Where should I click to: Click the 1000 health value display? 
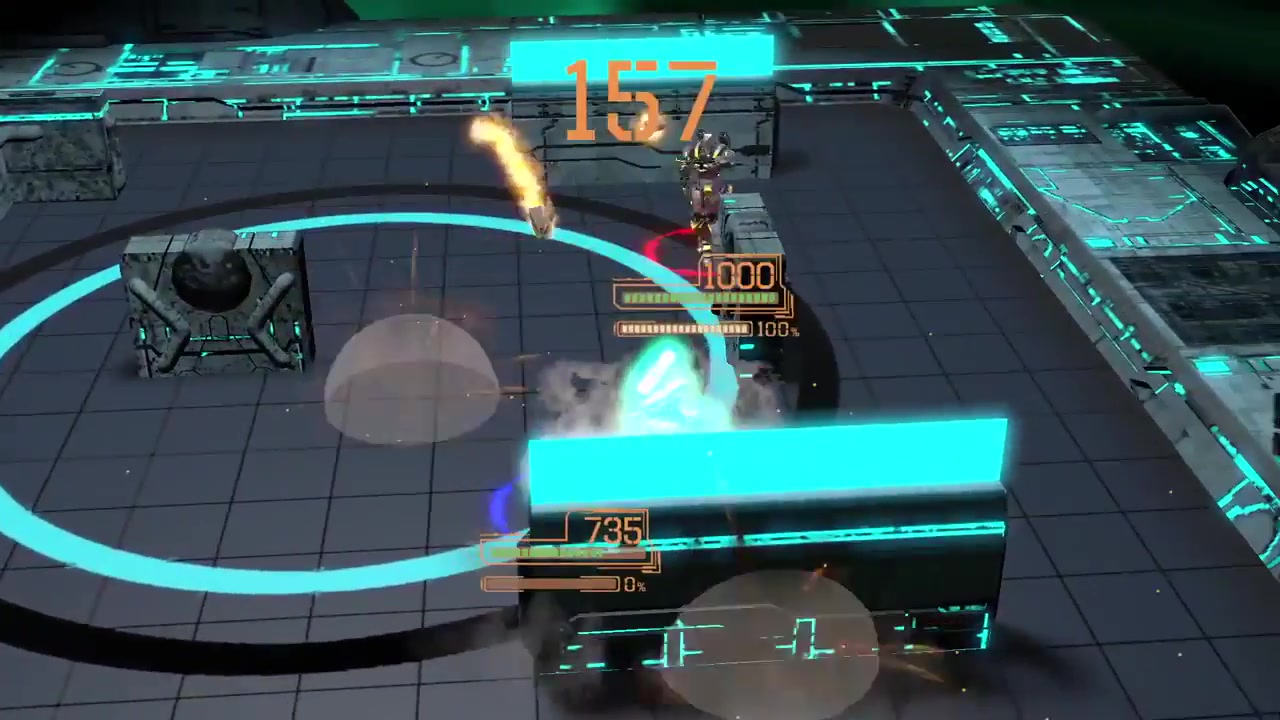click(738, 276)
